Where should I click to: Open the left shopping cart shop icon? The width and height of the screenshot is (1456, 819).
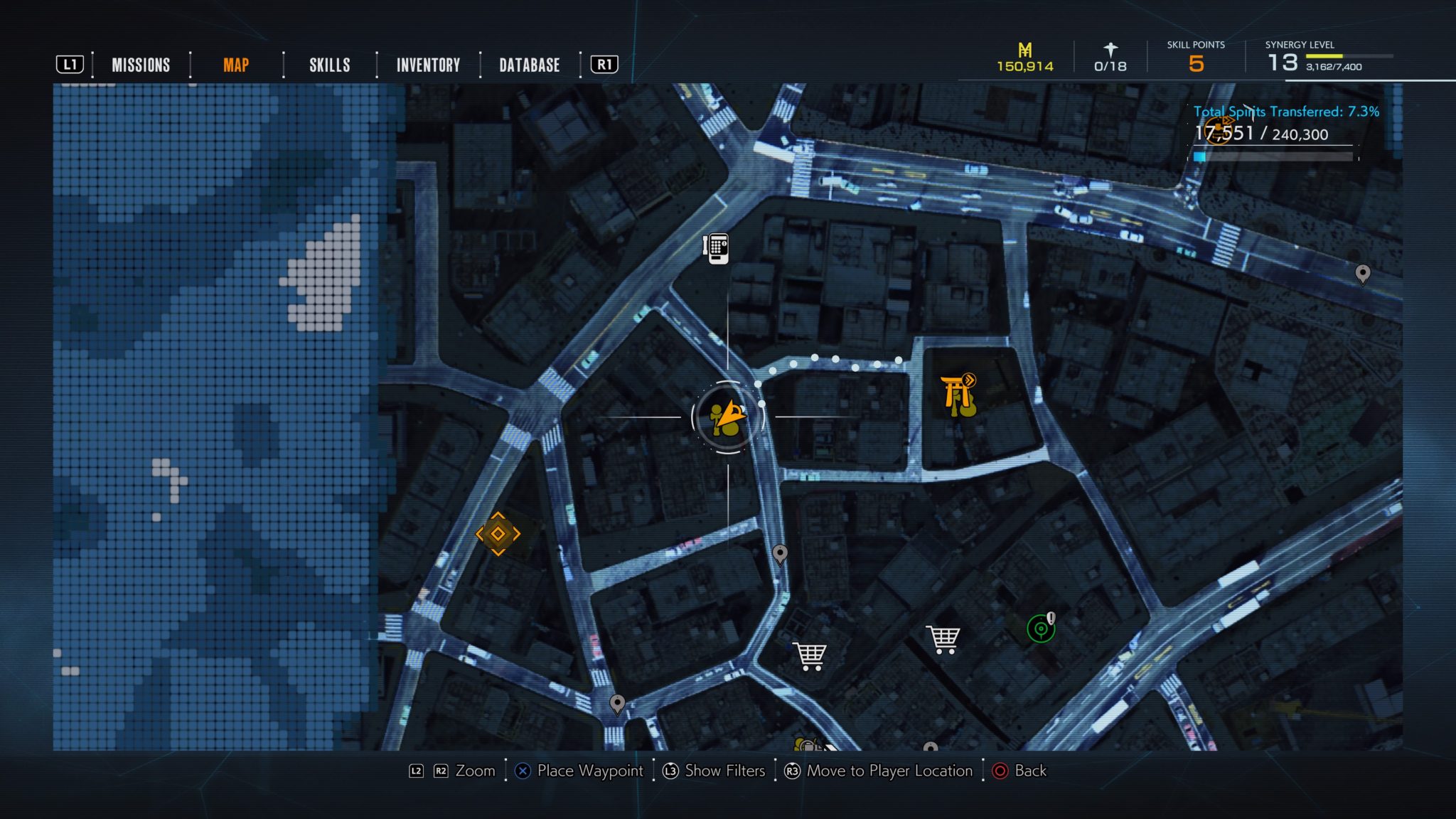click(x=809, y=654)
